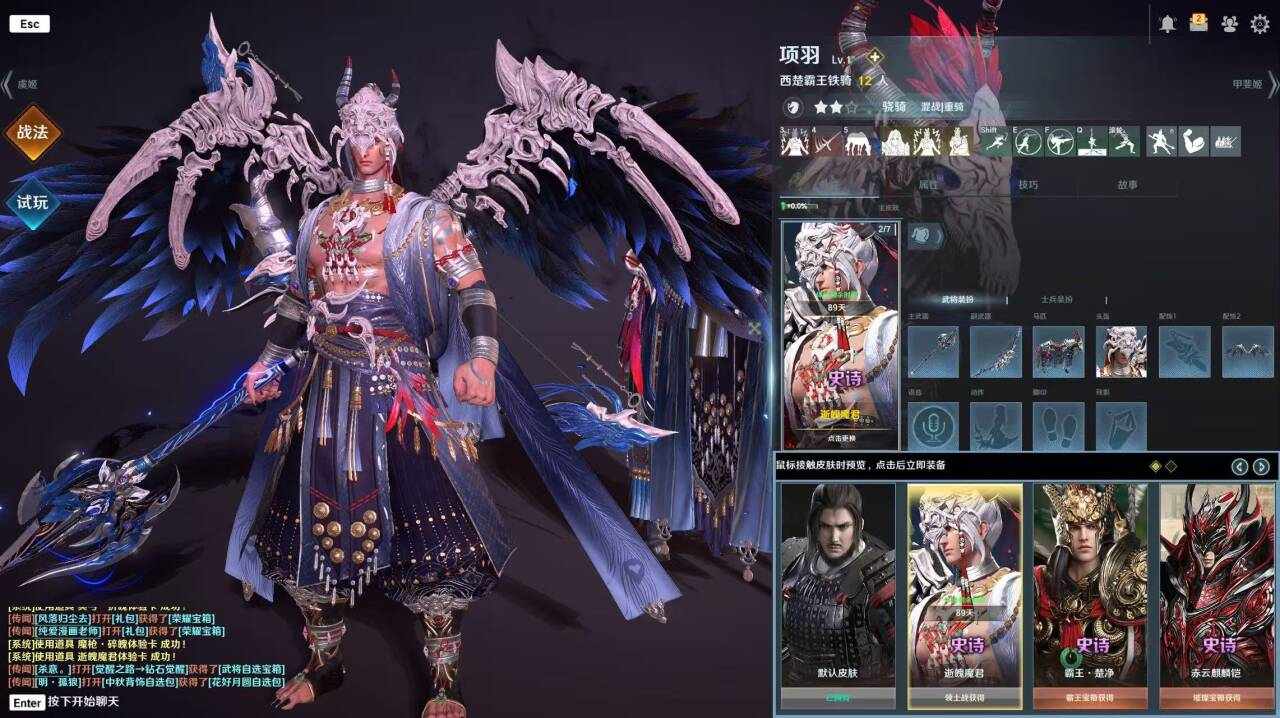1280x718 pixels.
Task: Switch to the 故事 tab
Action: [1127, 185]
